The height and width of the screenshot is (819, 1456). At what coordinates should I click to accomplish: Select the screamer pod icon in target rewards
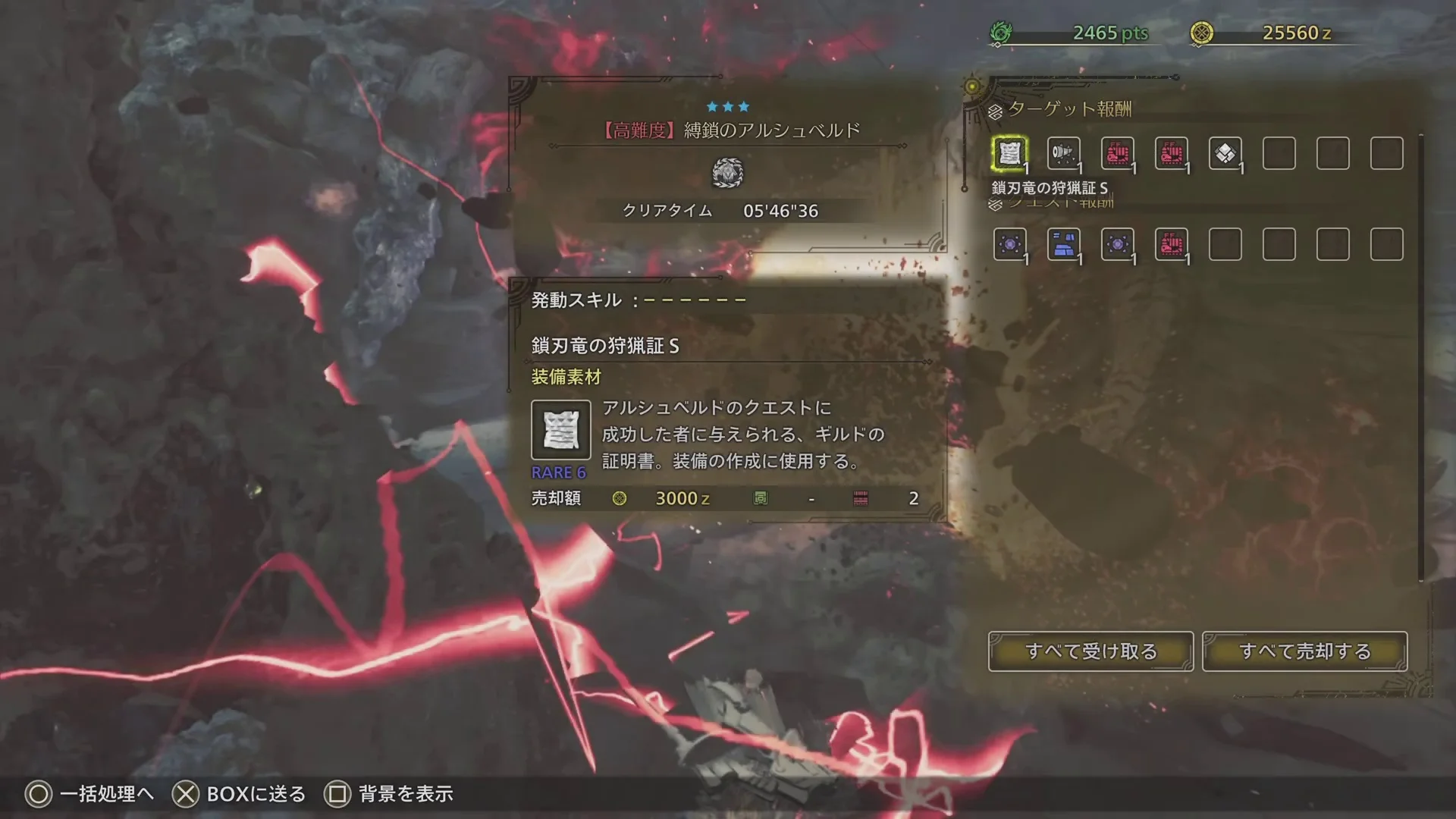(x=1065, y=153)
